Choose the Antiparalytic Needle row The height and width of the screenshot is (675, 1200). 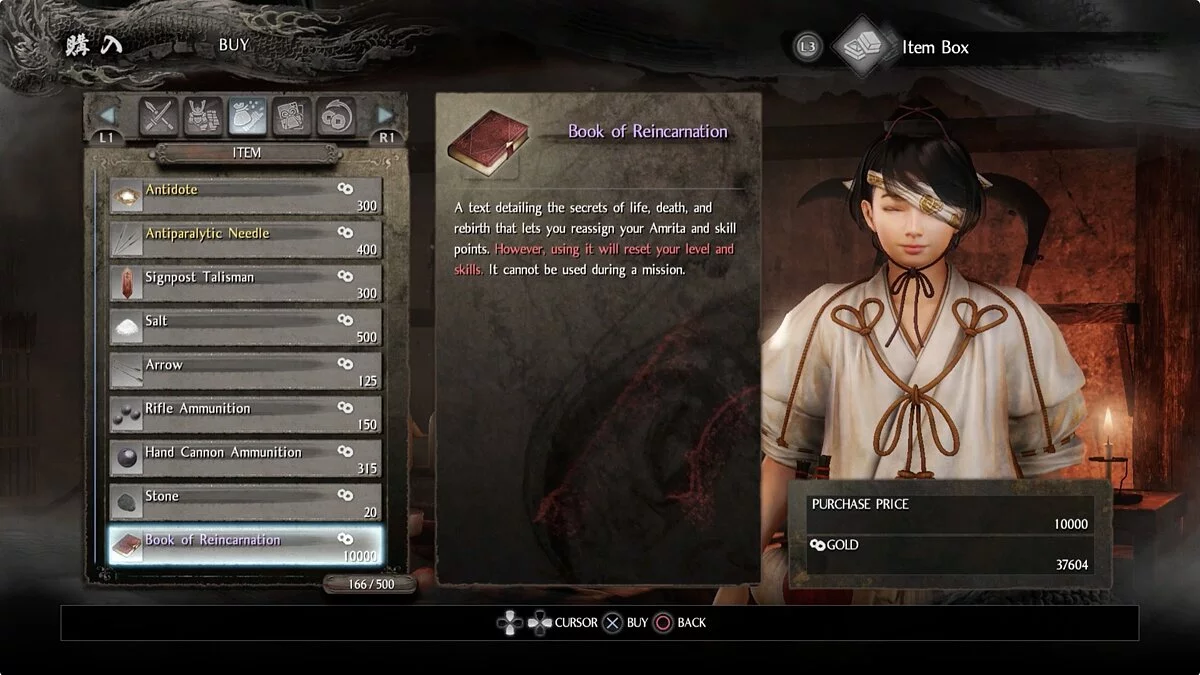[245, 240]
